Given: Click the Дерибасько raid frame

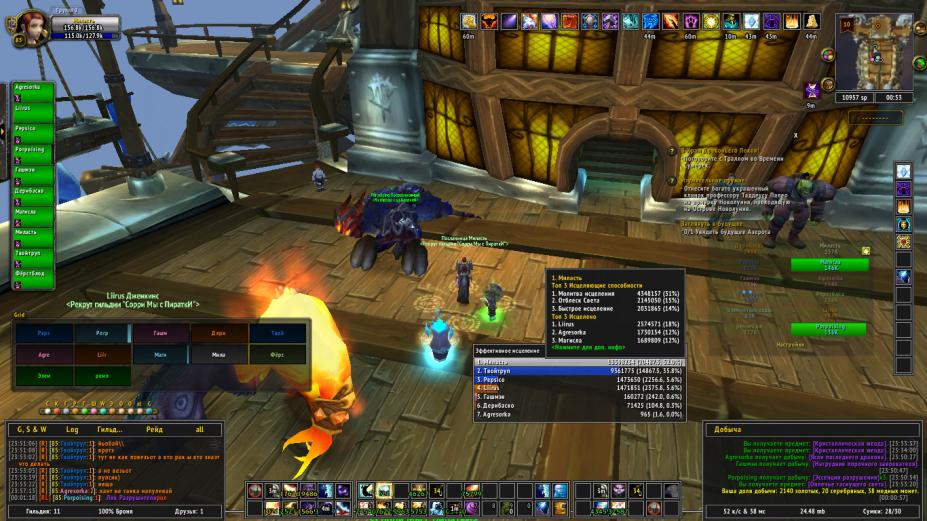Looking at the screenshot, I should point(32,191).
